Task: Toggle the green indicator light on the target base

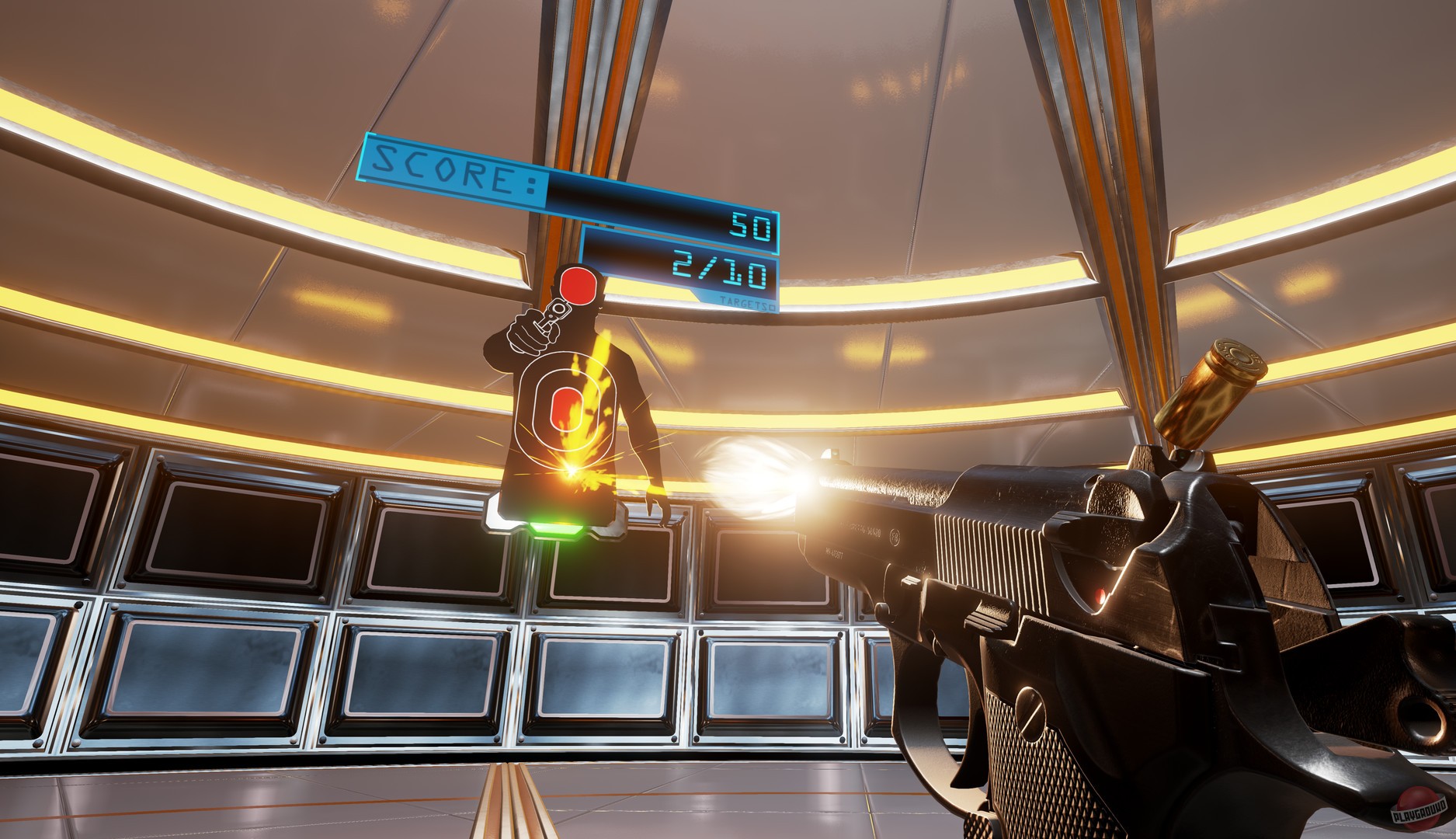Action: tap(555, 529)
